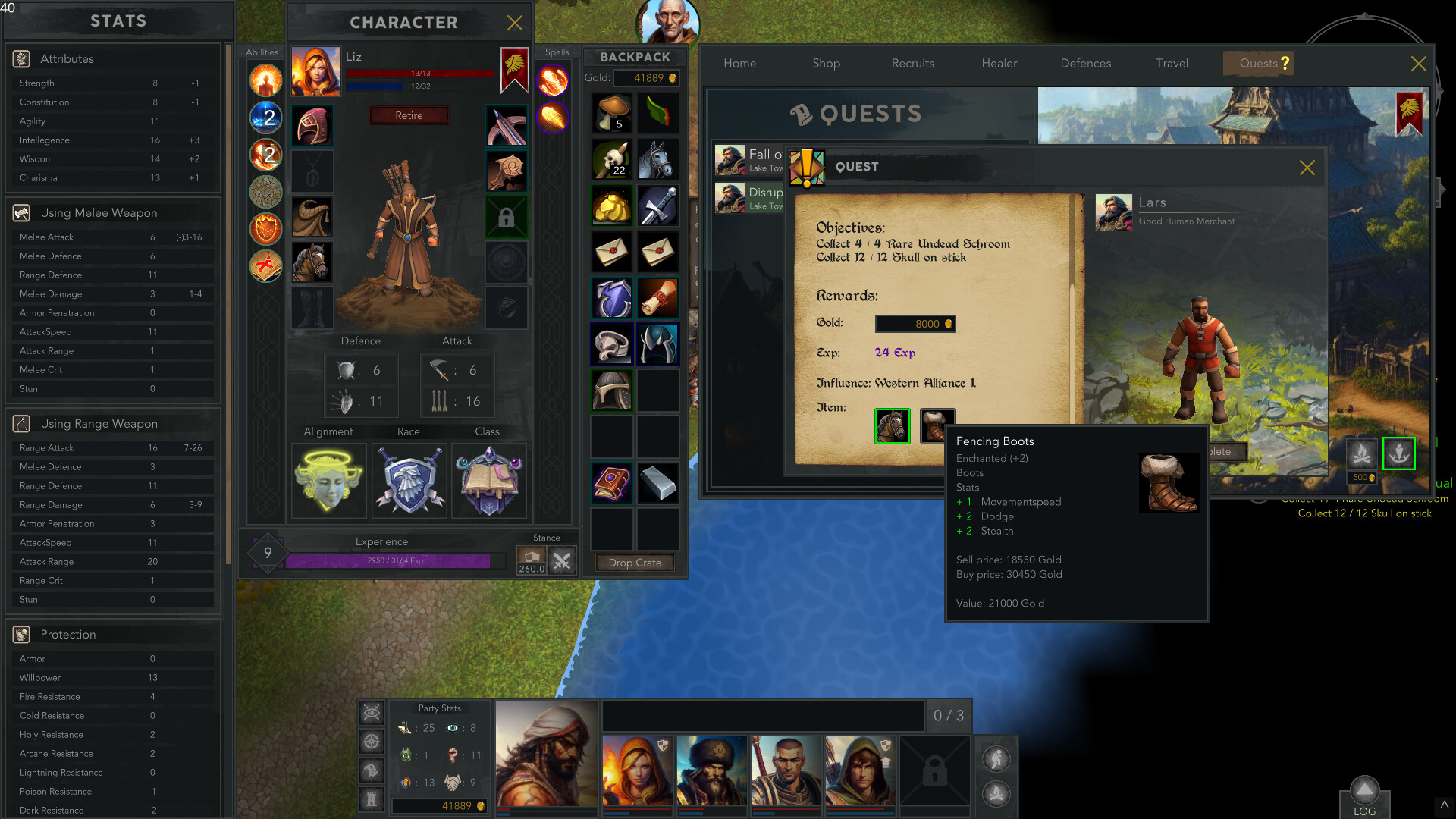Click the Experience progress bar showing 2950/3164
This screenshot has height=819, width=1456.
[x=389, y=560]
